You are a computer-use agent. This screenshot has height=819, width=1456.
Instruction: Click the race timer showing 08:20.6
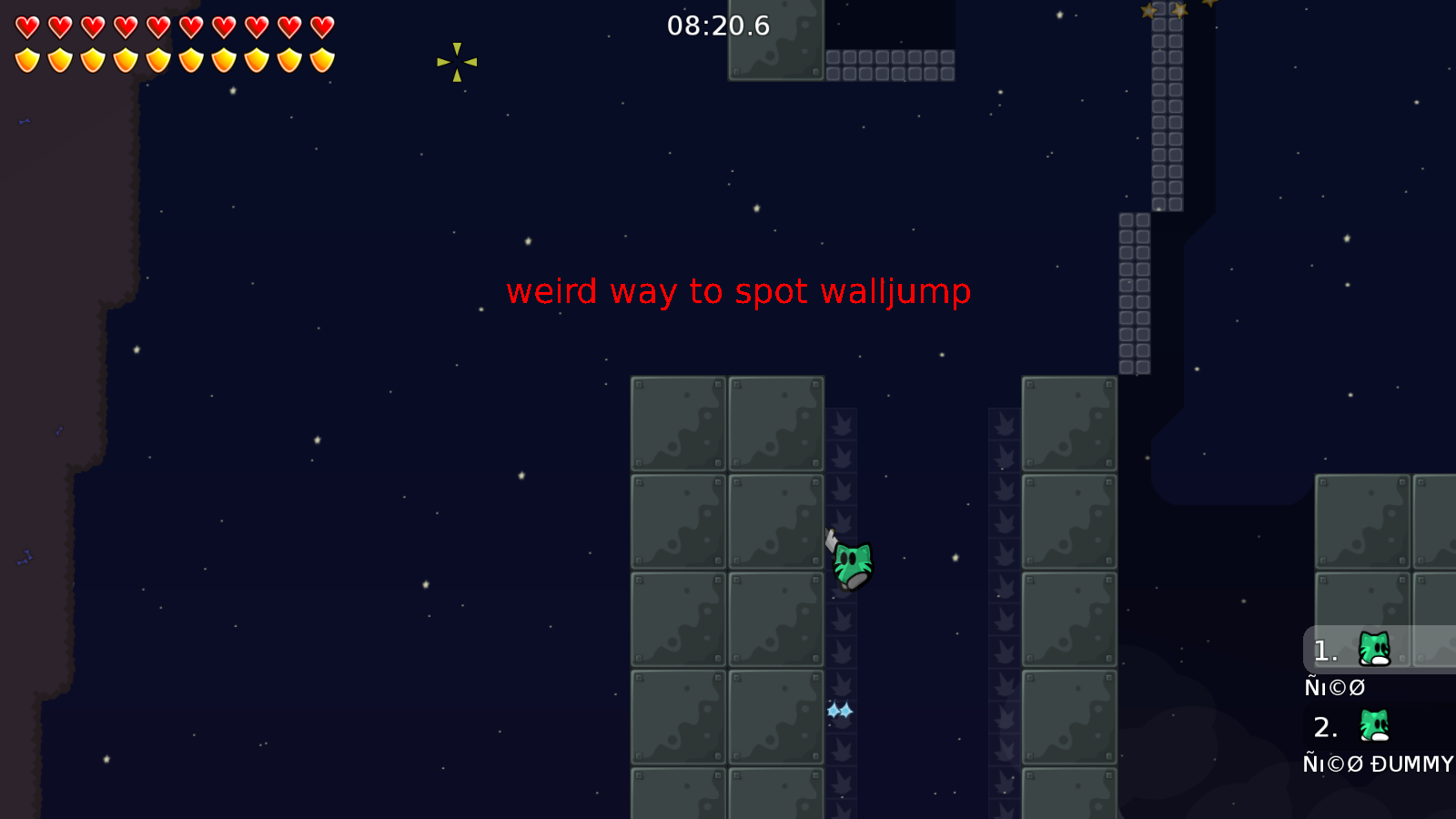point(718,26)
